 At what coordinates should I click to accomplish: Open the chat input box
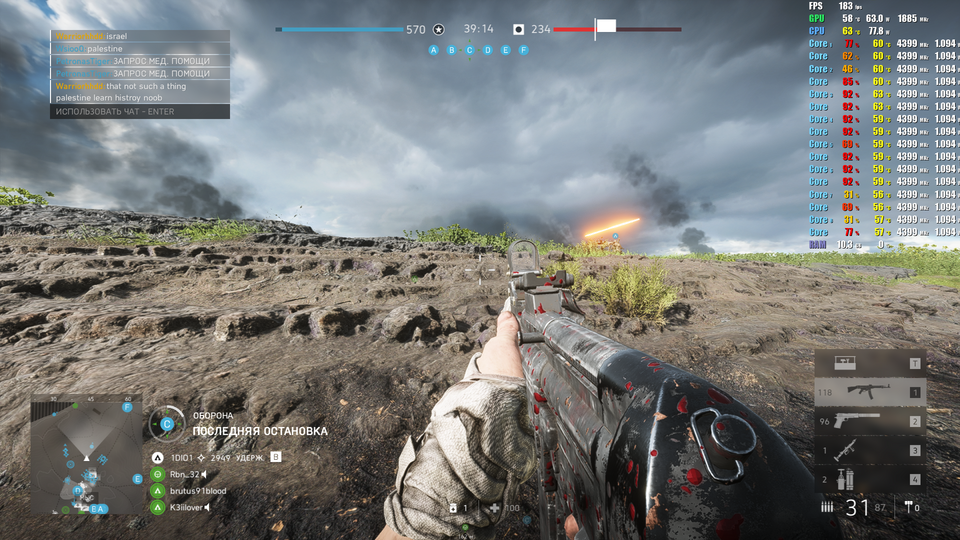coord(140,112)
